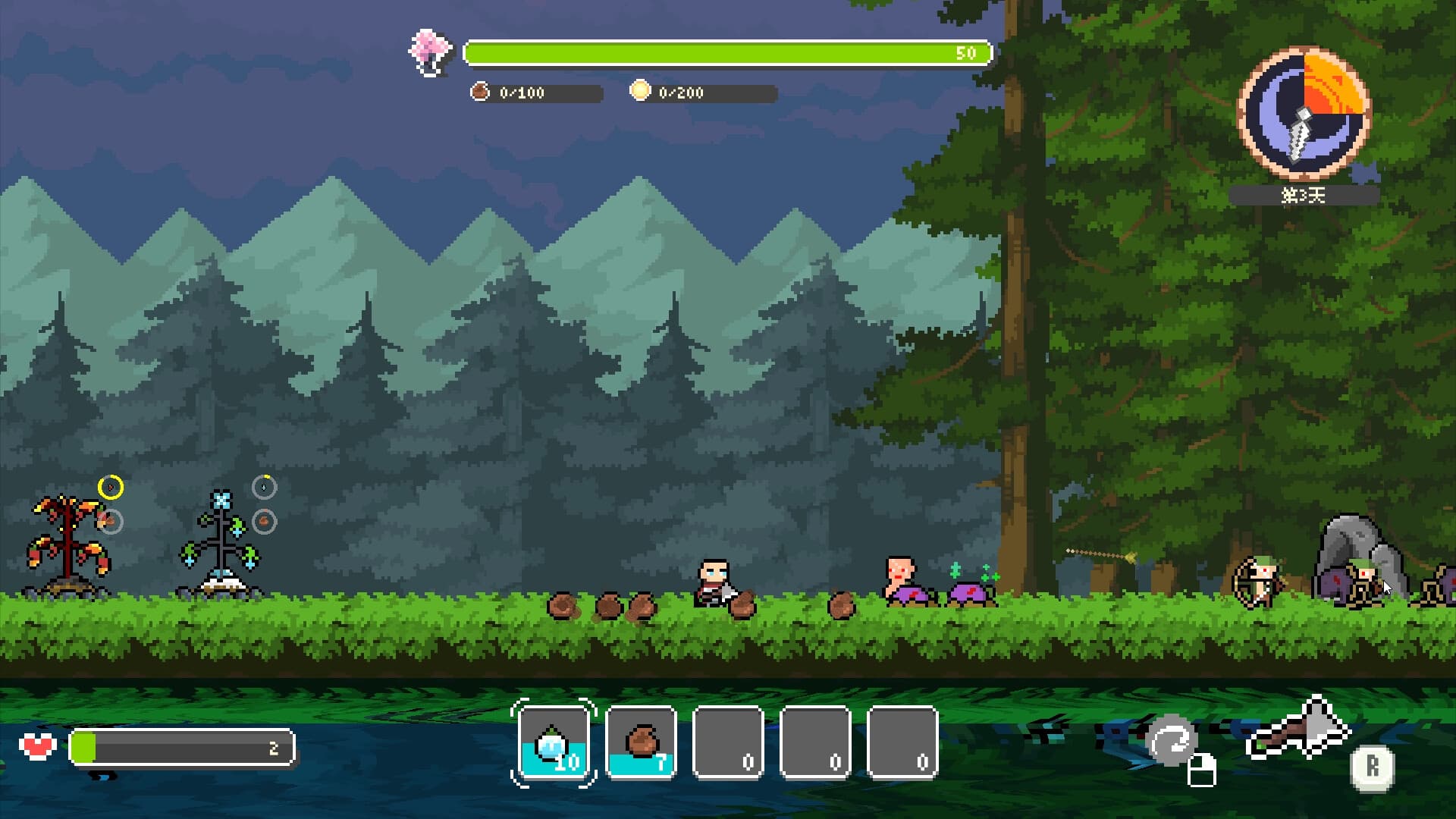Click the acorn counter icon showing 0/100

pyautogui.click(x=480, y=93)
